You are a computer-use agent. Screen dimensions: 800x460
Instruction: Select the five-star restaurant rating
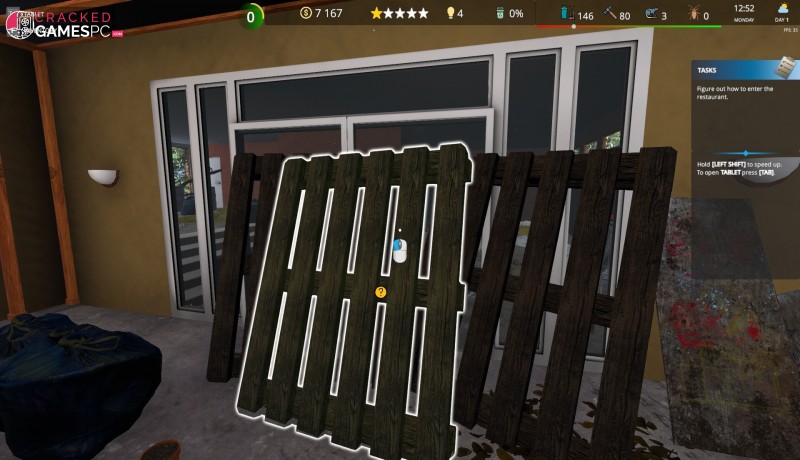coord(399,14)
